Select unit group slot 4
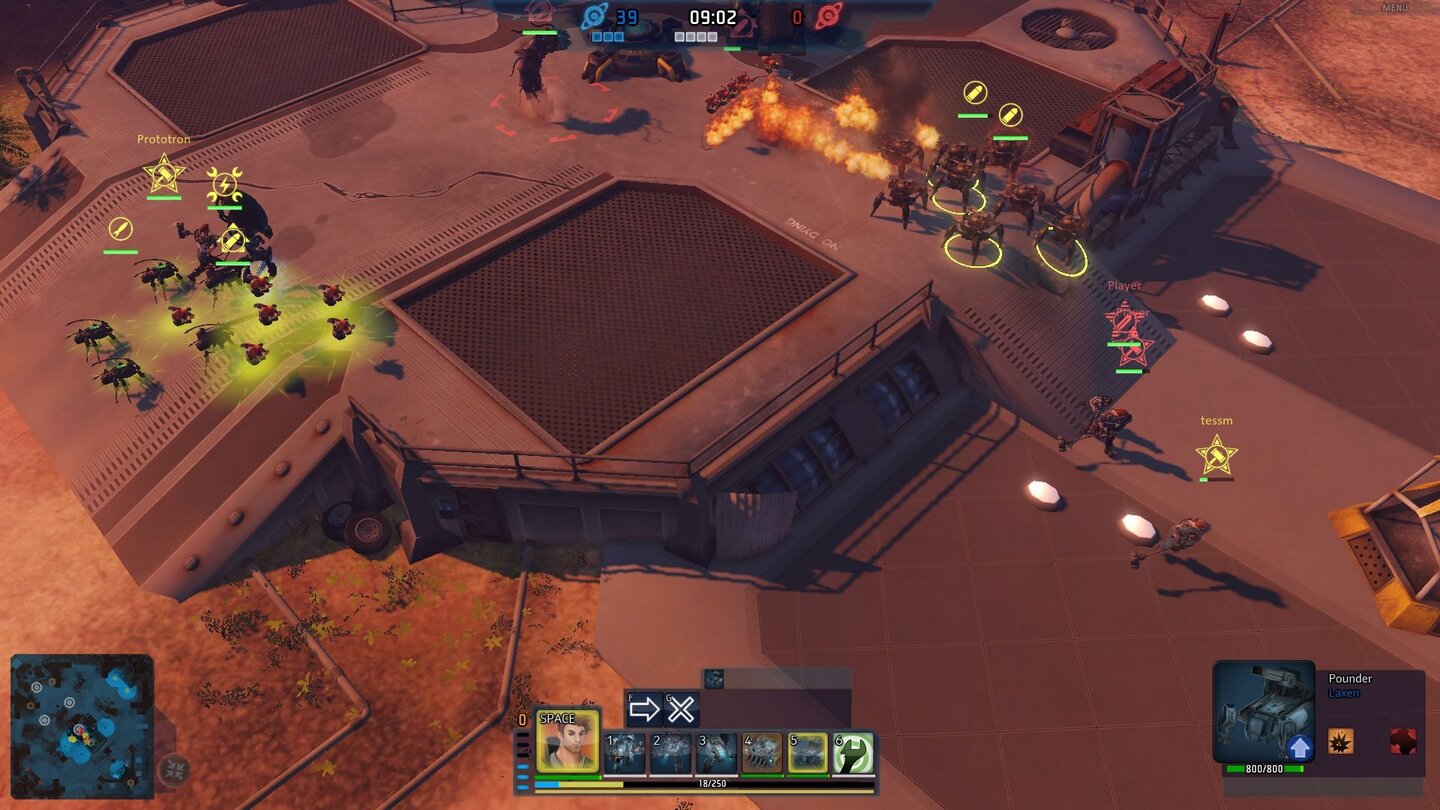Viewport: 1440px width, 810px height. pyautogui.click(x=762, y=753)
